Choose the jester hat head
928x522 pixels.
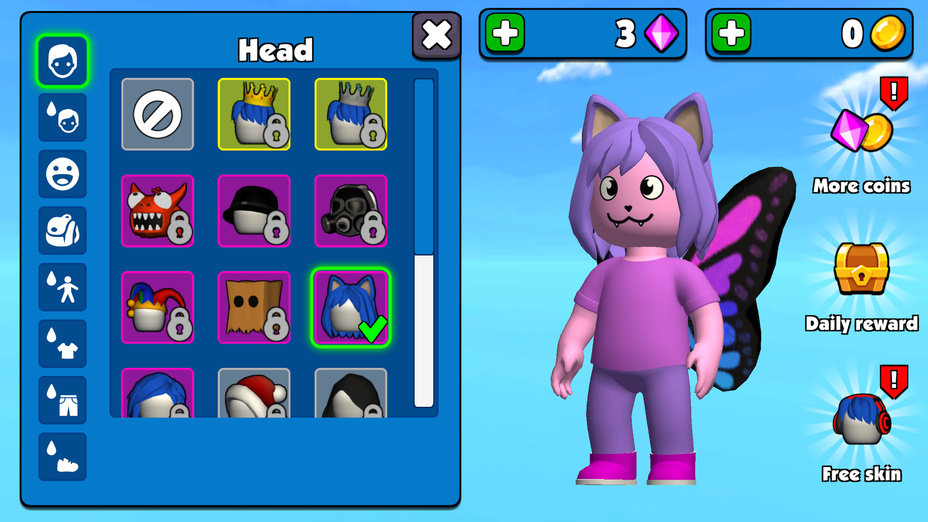pyautogui.click(x=158, y=307)
